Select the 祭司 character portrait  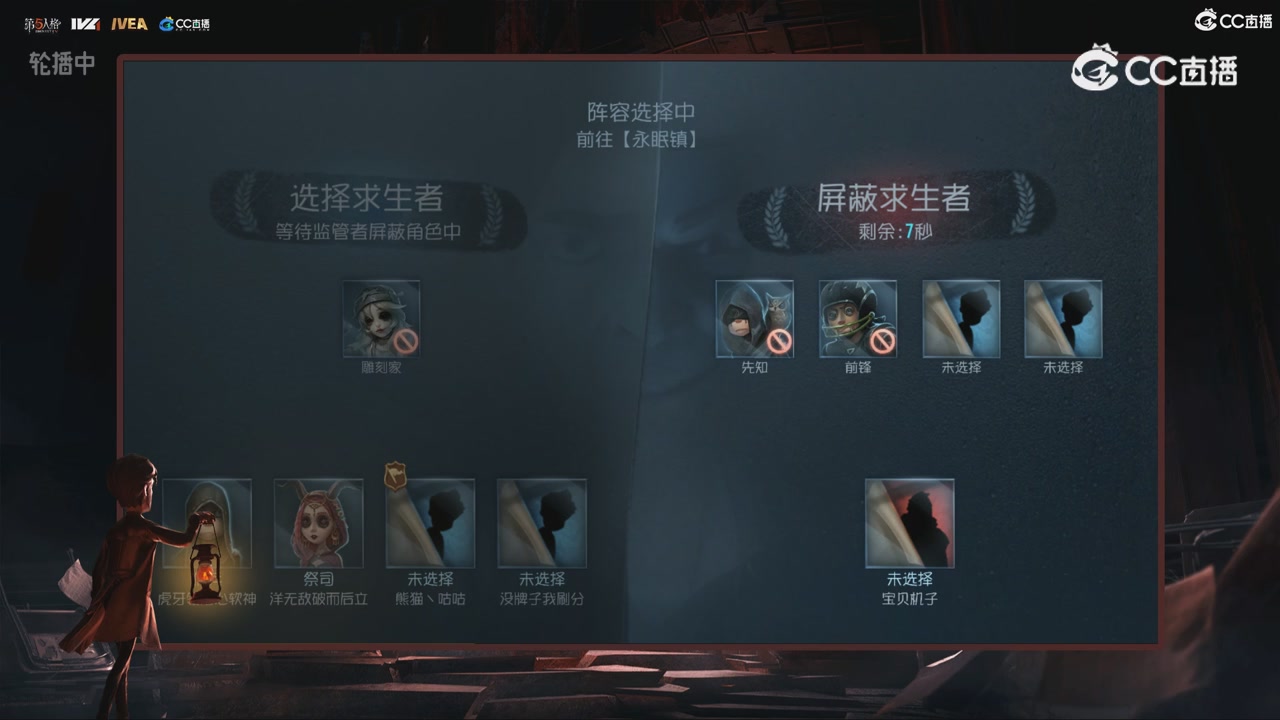pyautogui.click(x=318, y=522)
